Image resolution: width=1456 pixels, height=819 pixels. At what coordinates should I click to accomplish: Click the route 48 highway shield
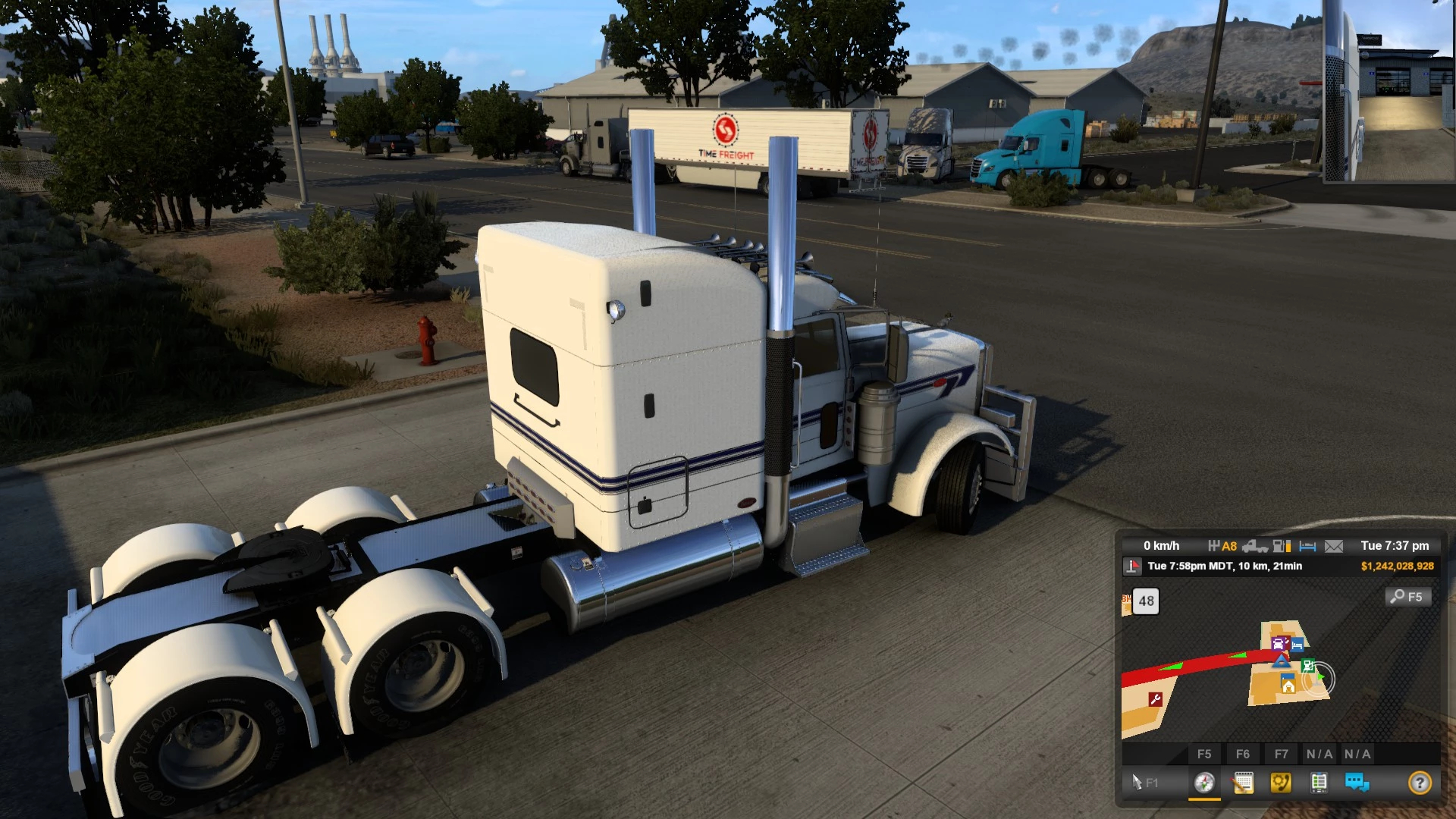1146,601
